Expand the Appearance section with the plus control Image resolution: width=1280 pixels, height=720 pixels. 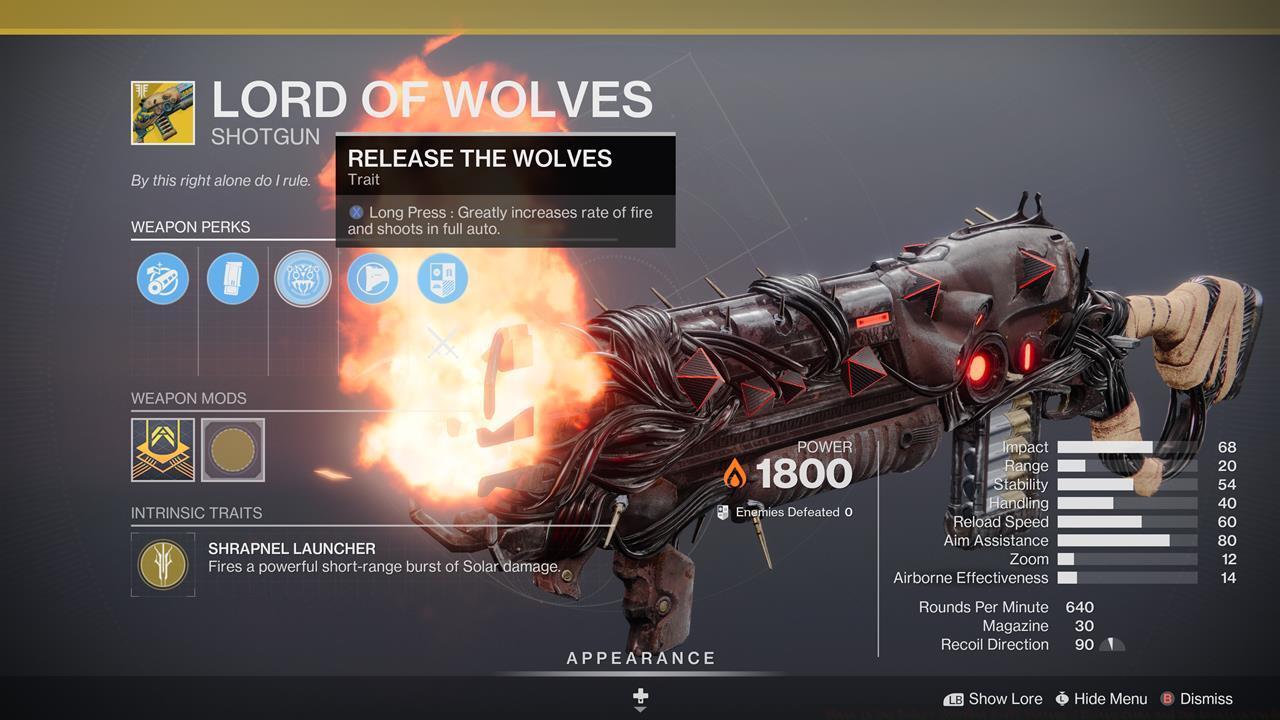point(639,697)
